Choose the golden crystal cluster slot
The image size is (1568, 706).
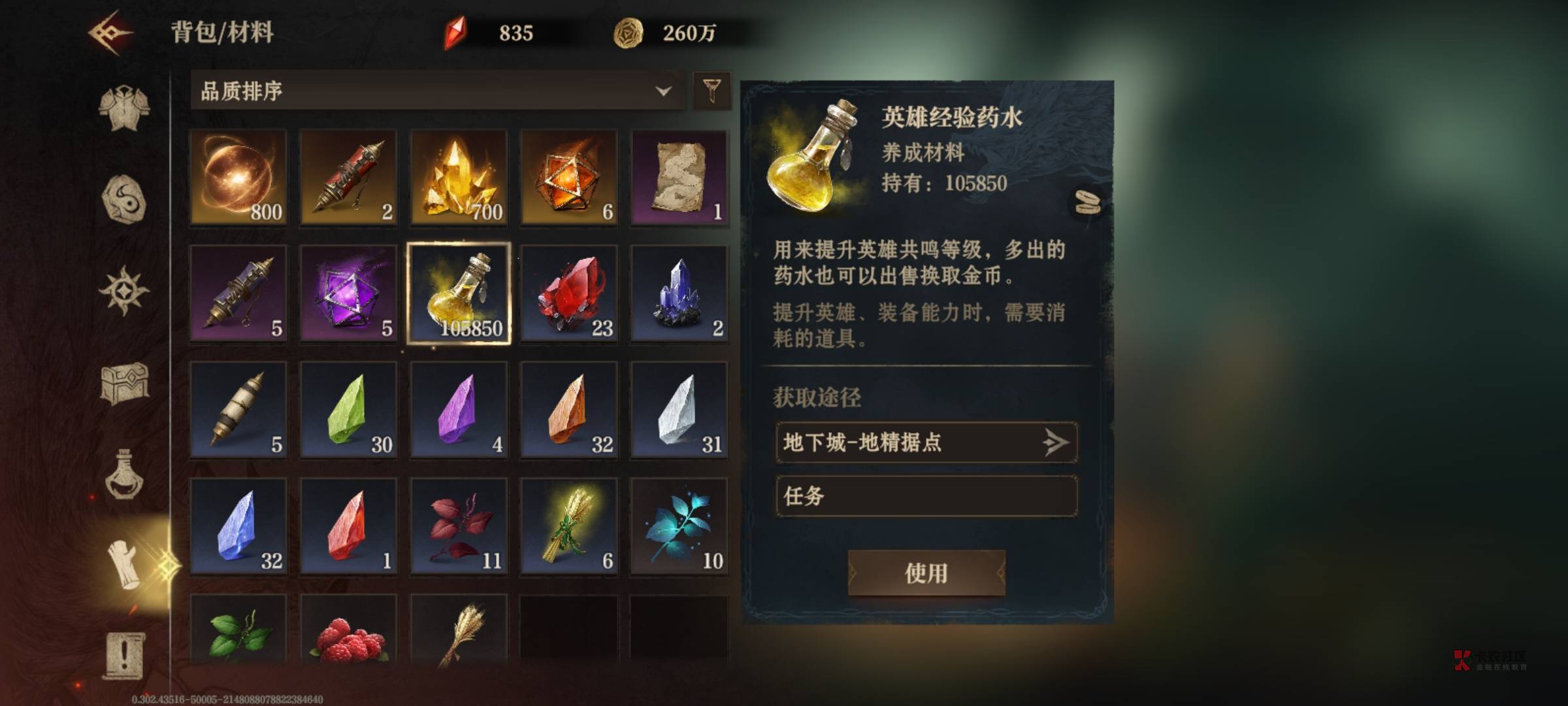(x=459, y=177)
